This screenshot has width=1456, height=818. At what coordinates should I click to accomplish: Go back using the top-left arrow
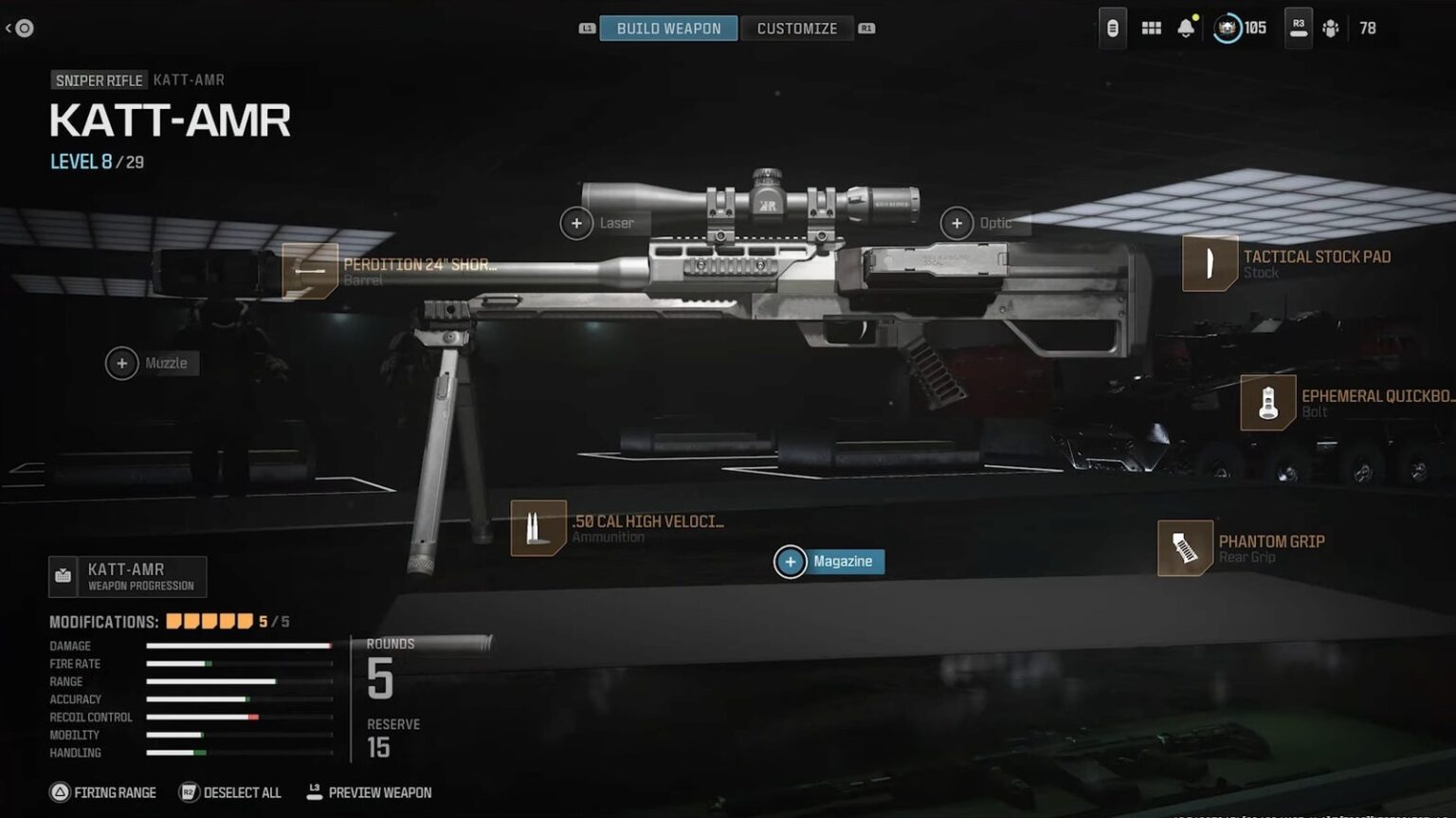19,28
